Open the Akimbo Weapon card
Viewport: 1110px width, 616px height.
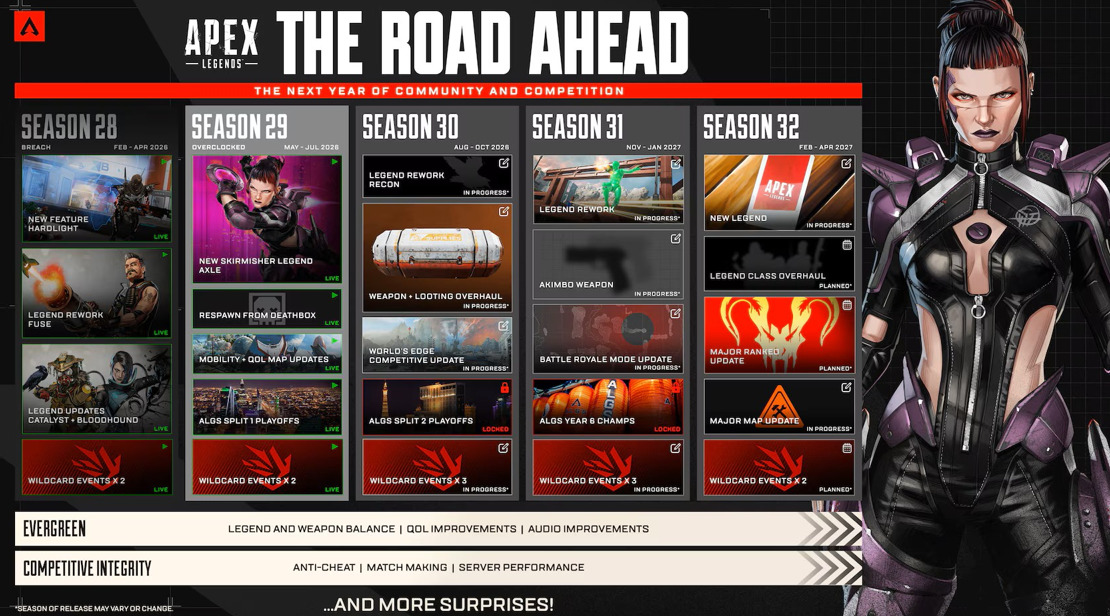[x=608, y=264]
